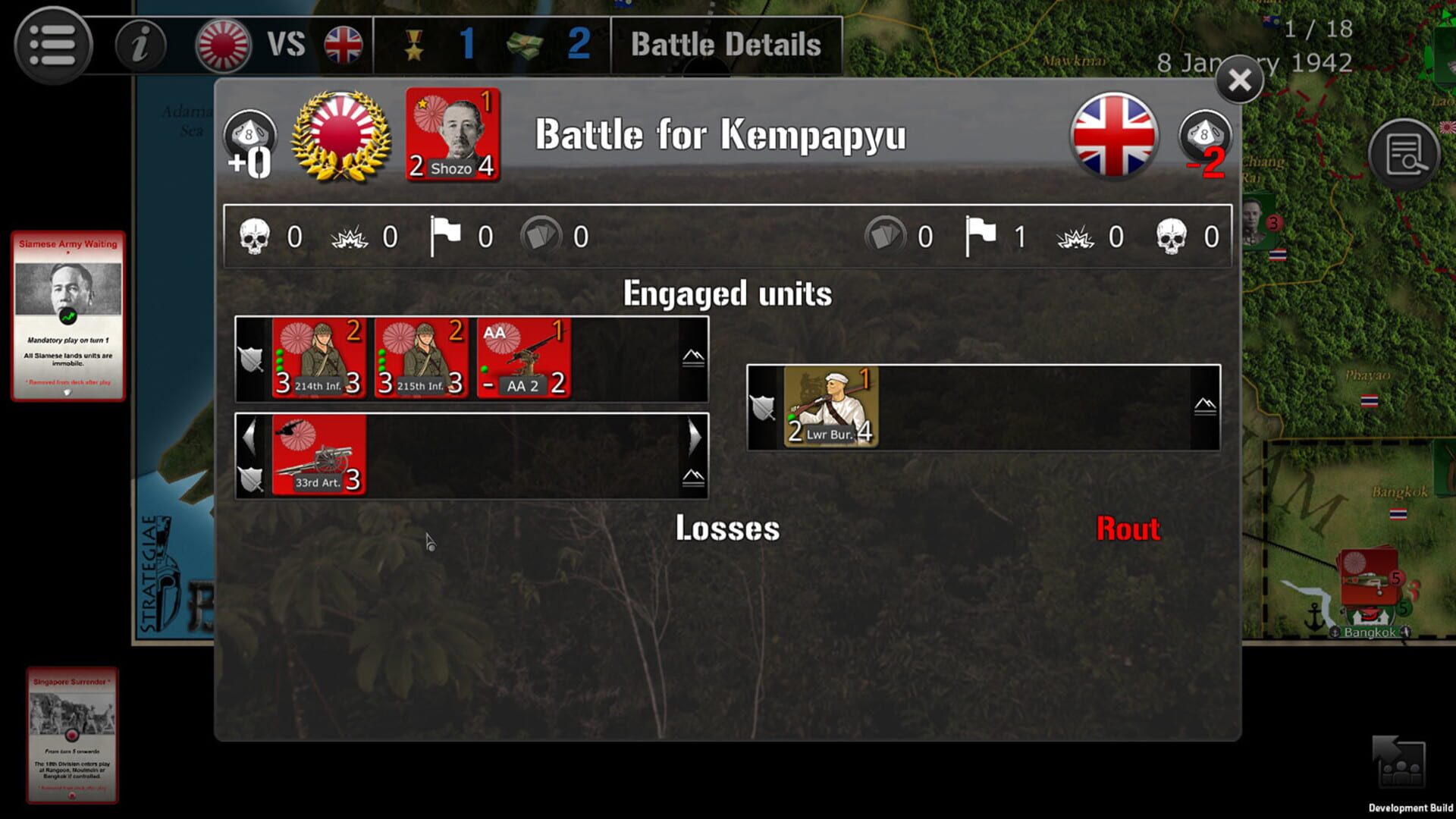Select the Japanese rising sun faction emblem

[x=221, y=43]
